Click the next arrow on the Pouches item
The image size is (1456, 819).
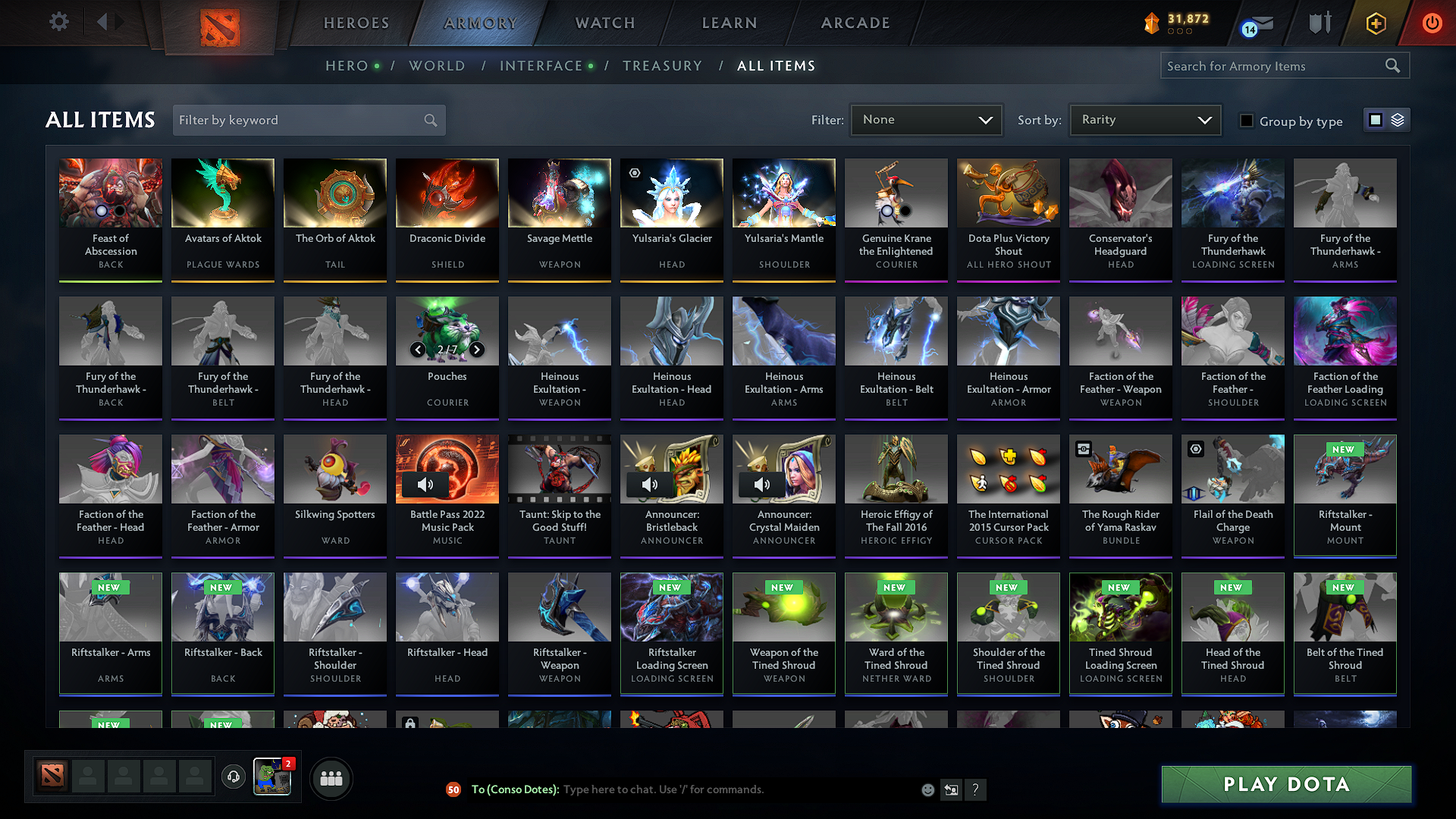click(x=477, y=350)
